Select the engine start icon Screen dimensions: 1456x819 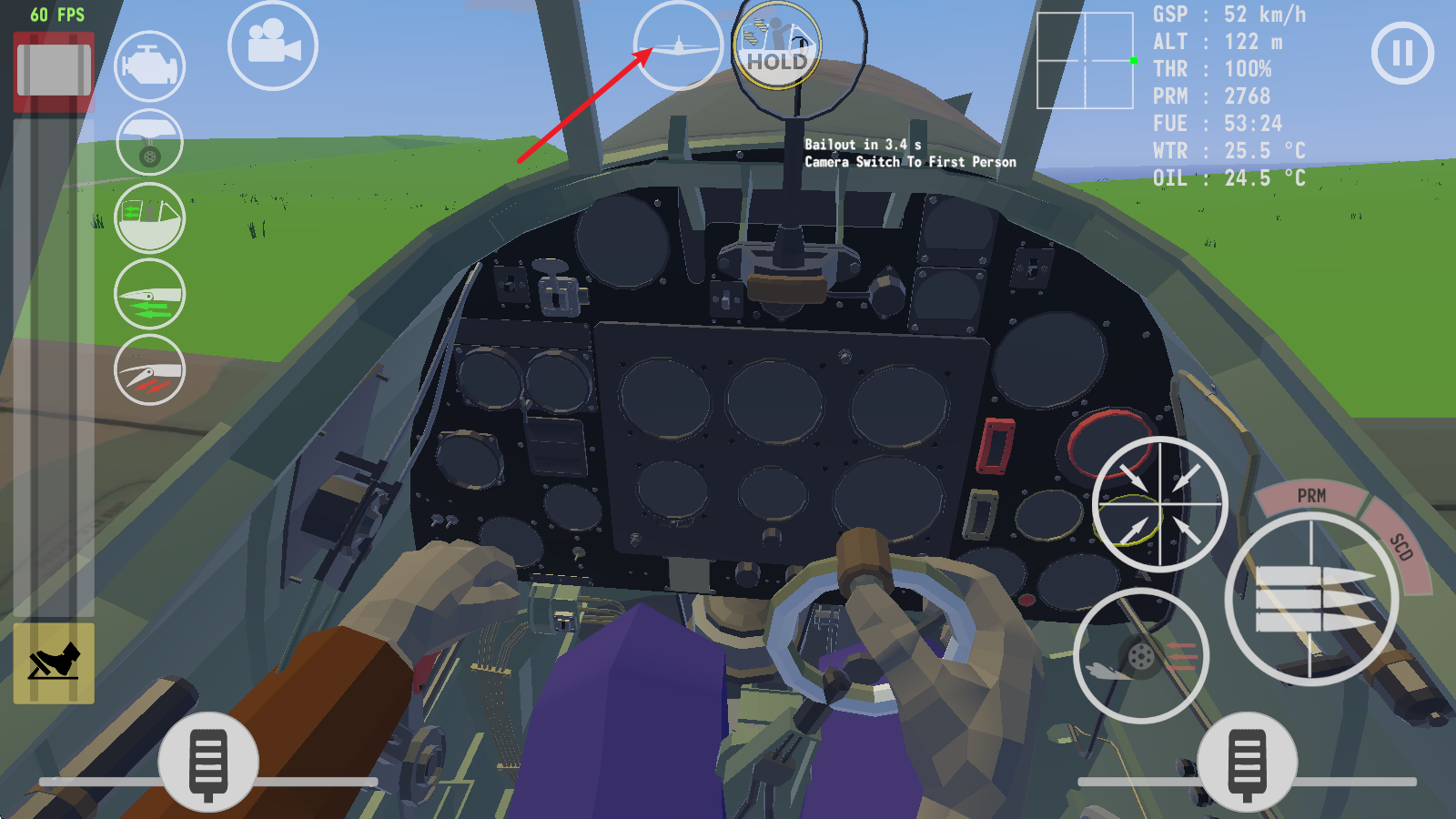point(148,64)
